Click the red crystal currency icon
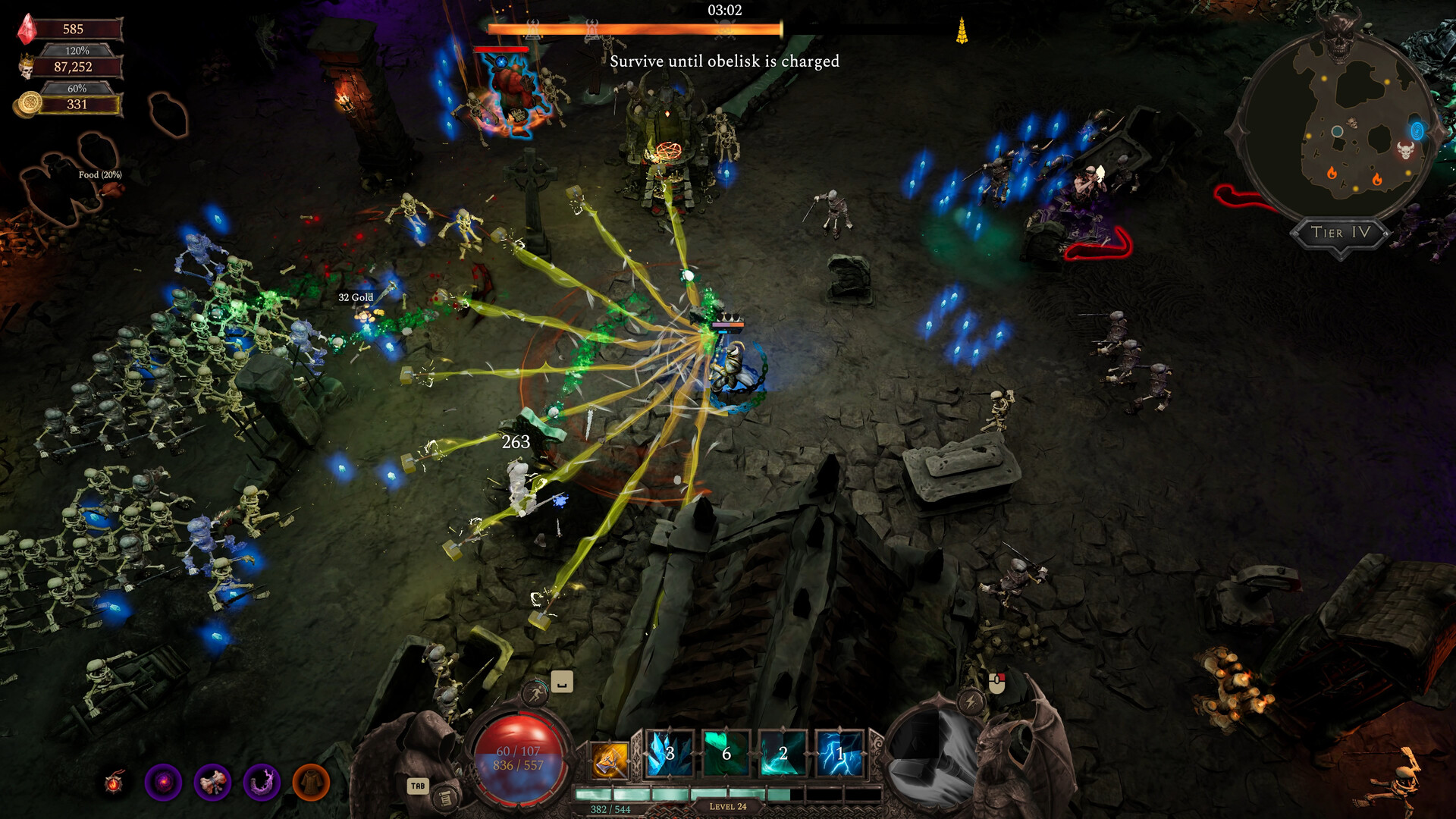 click(x=28, y=29)
